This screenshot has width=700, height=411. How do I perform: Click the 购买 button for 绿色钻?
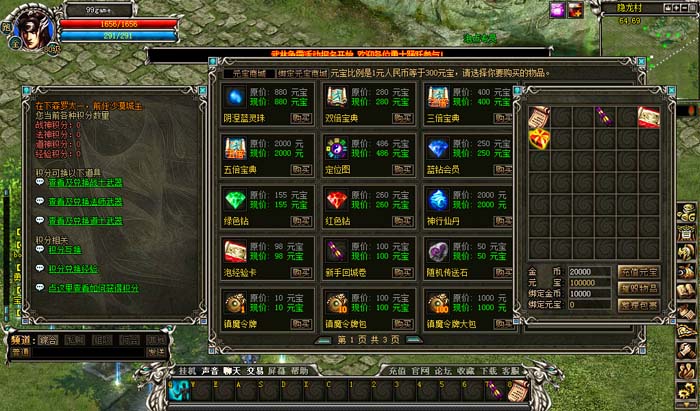301,220
